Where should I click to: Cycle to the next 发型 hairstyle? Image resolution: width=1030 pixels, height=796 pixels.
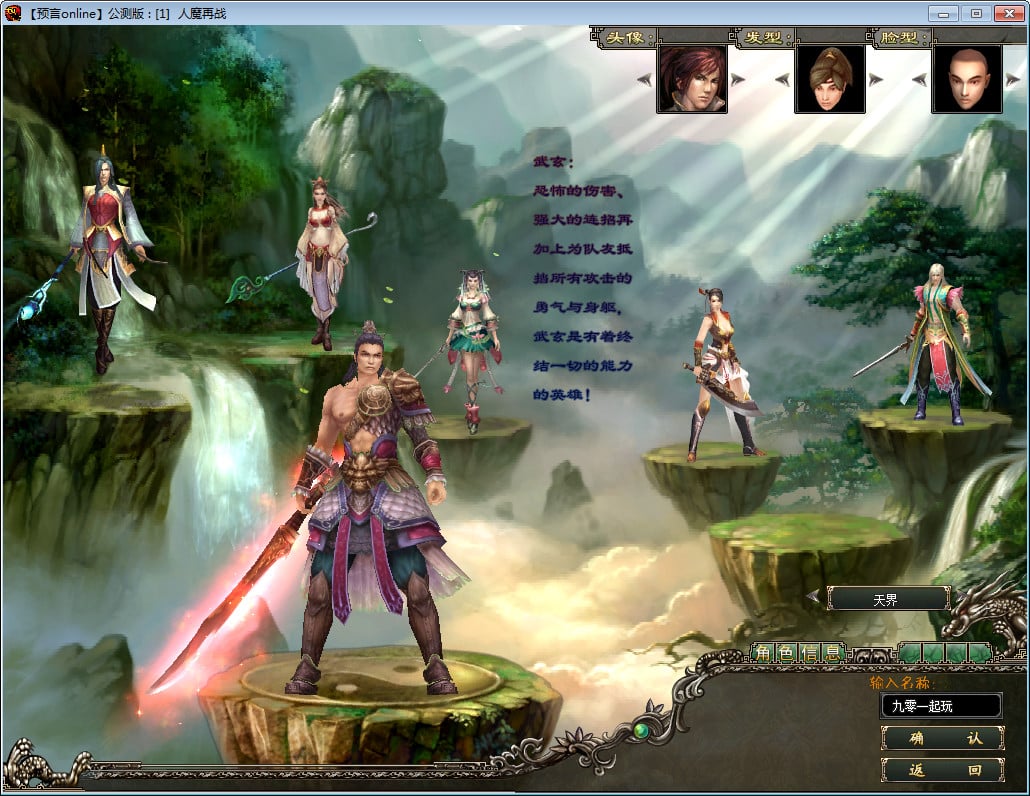876,80
